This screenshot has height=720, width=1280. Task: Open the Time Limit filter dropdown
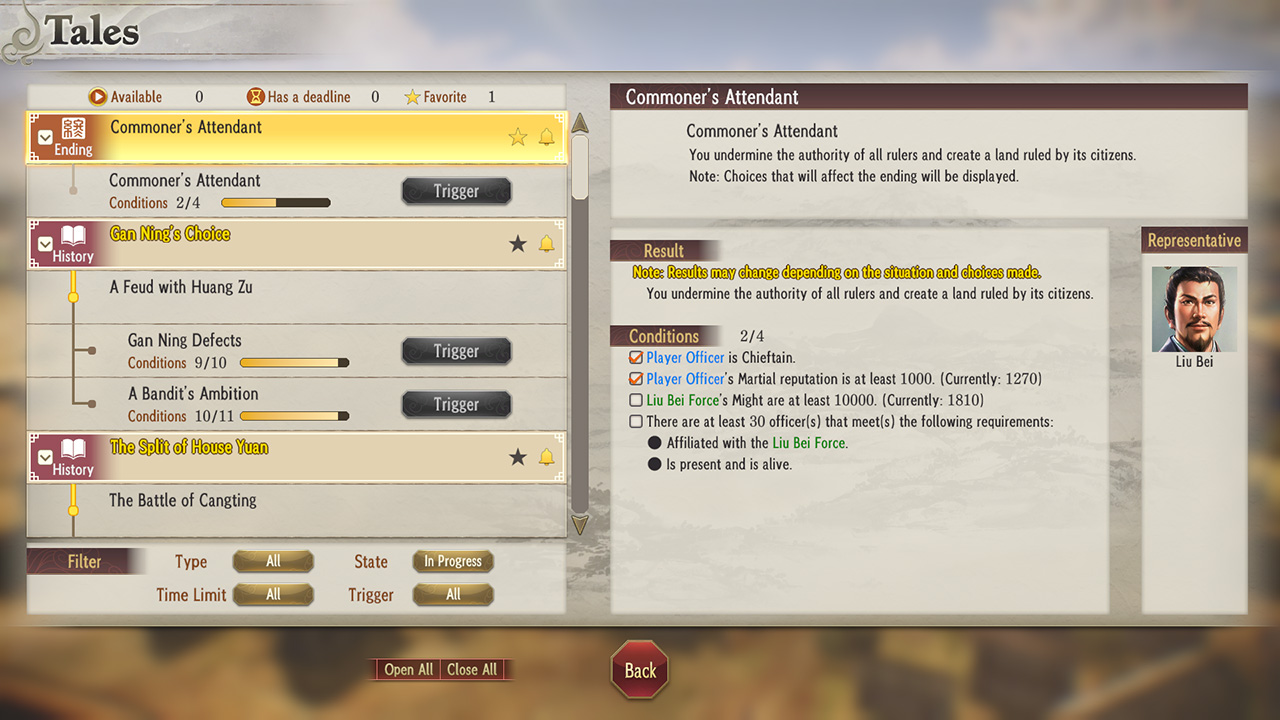273,594
